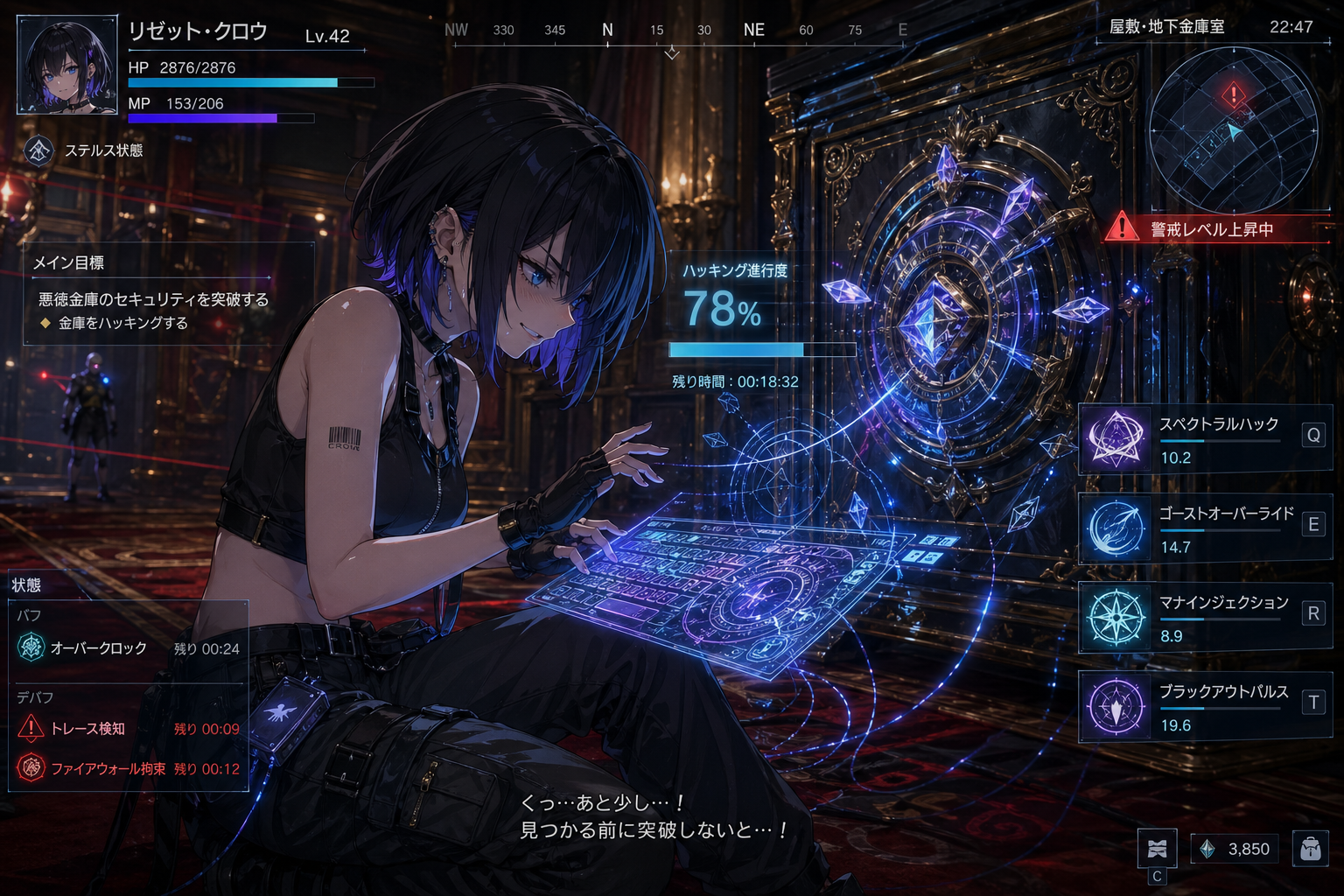Image resolution: width=1344 pixels, height=896 pixels.
Task: Click the 警戒レベル上昇中 warning banner
Action: [1216, 229]
